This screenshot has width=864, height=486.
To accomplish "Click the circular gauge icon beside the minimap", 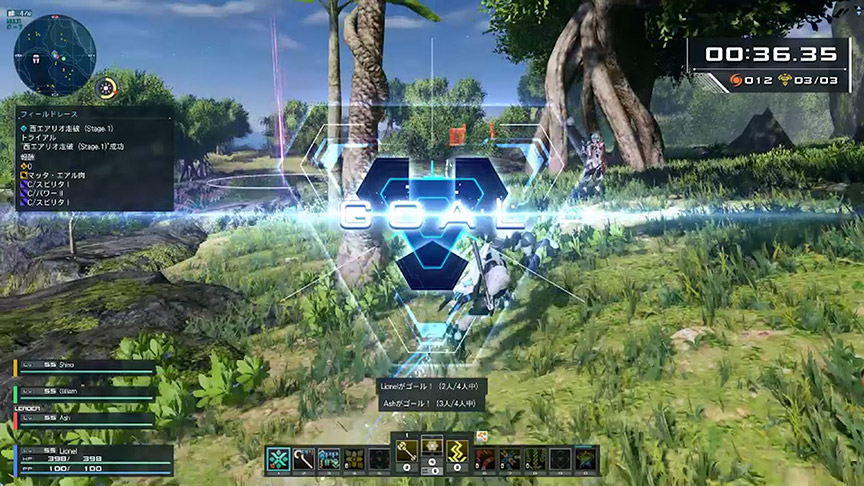I will [x=106, y=88].
